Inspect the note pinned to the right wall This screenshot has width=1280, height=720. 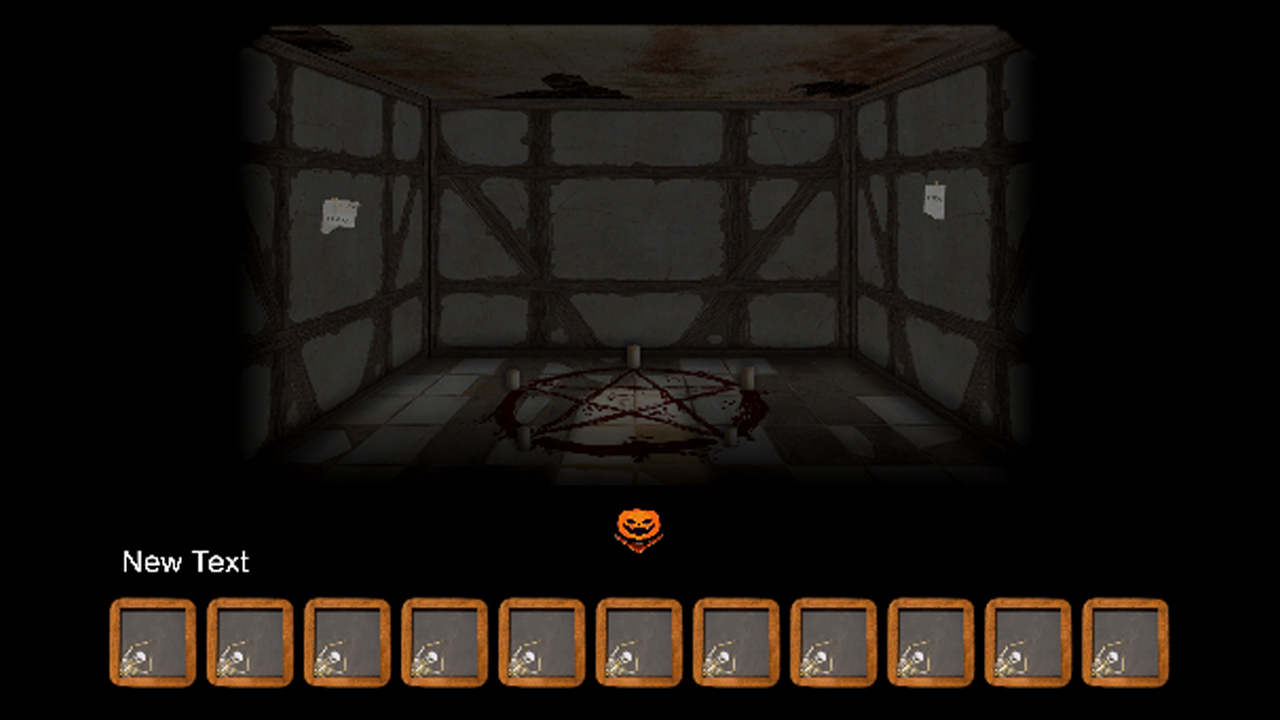coord(934,200)
